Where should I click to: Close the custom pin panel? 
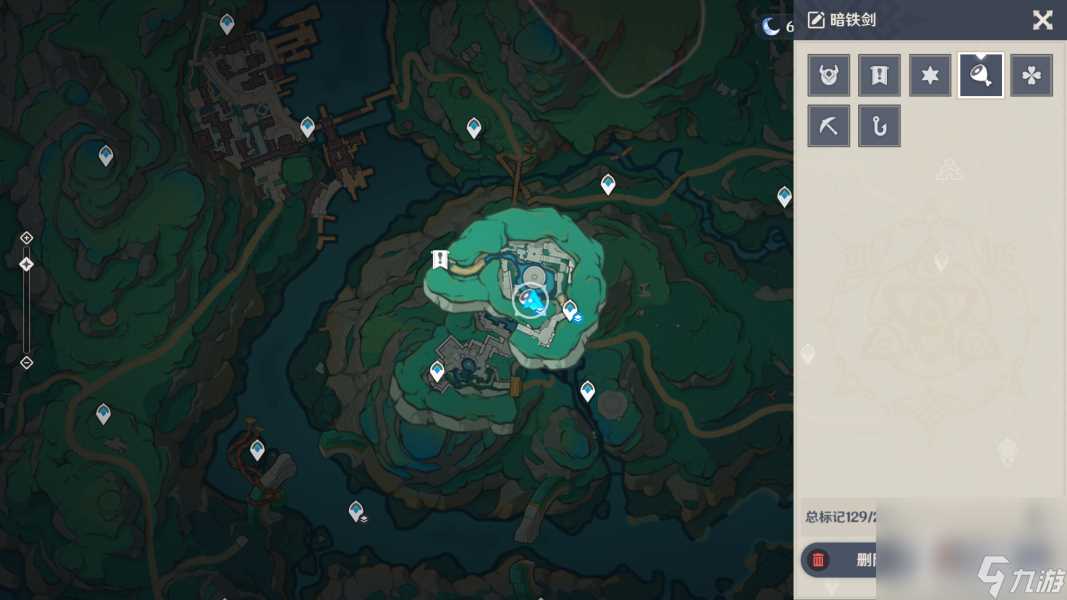point(1042,20)
